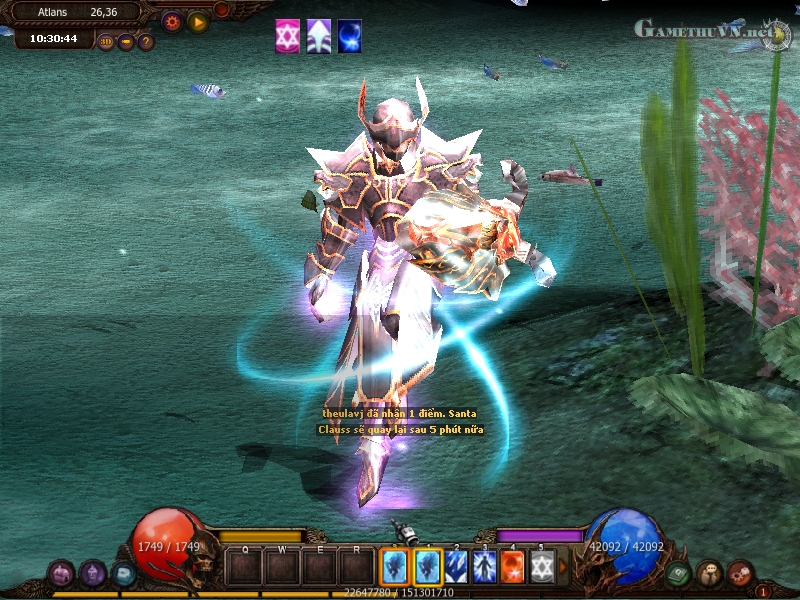The height and width of the screenshot is (600, 800).
Task: Click the yellow play arrow button
Action: pyautogui.click(x=198, y=21)
